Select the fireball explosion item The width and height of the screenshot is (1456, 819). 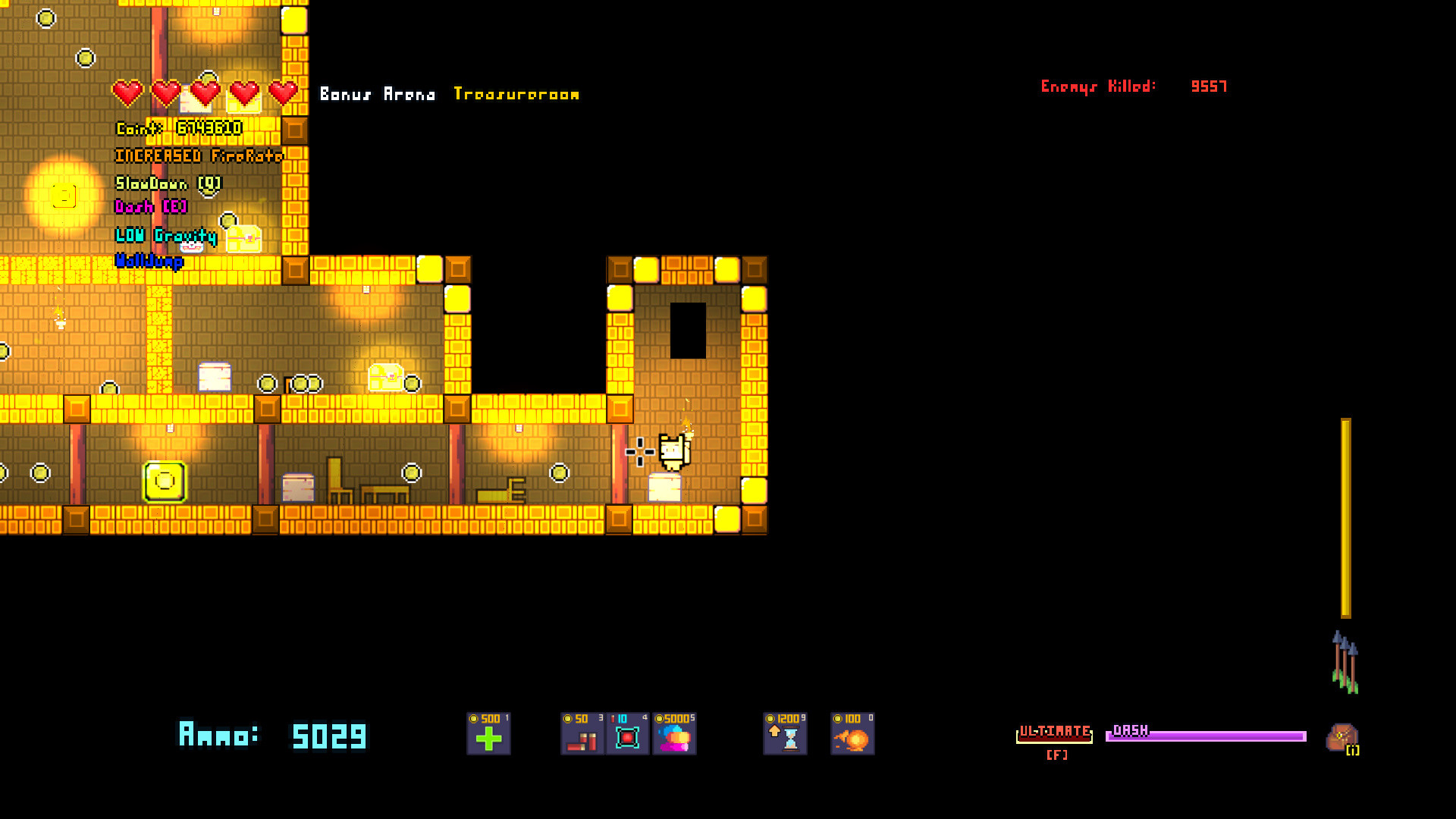pos(851,734)
